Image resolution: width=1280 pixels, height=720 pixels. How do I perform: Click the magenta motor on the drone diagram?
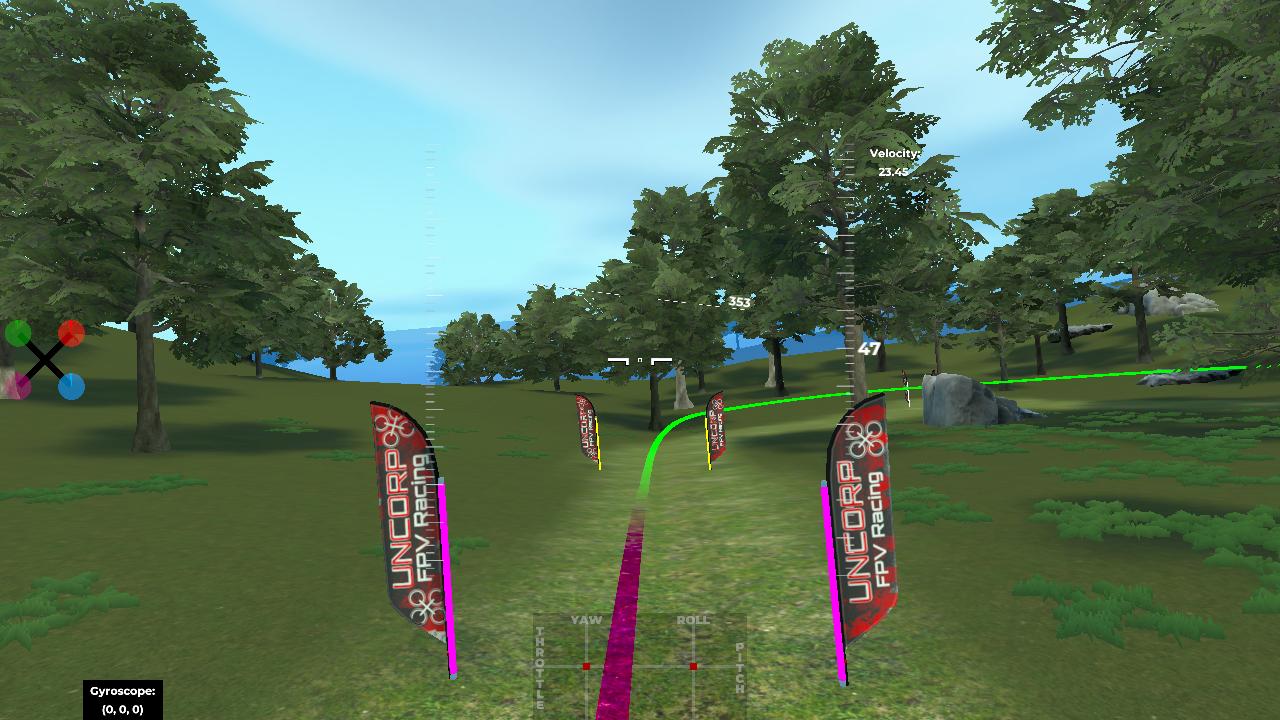click(22, 386)
